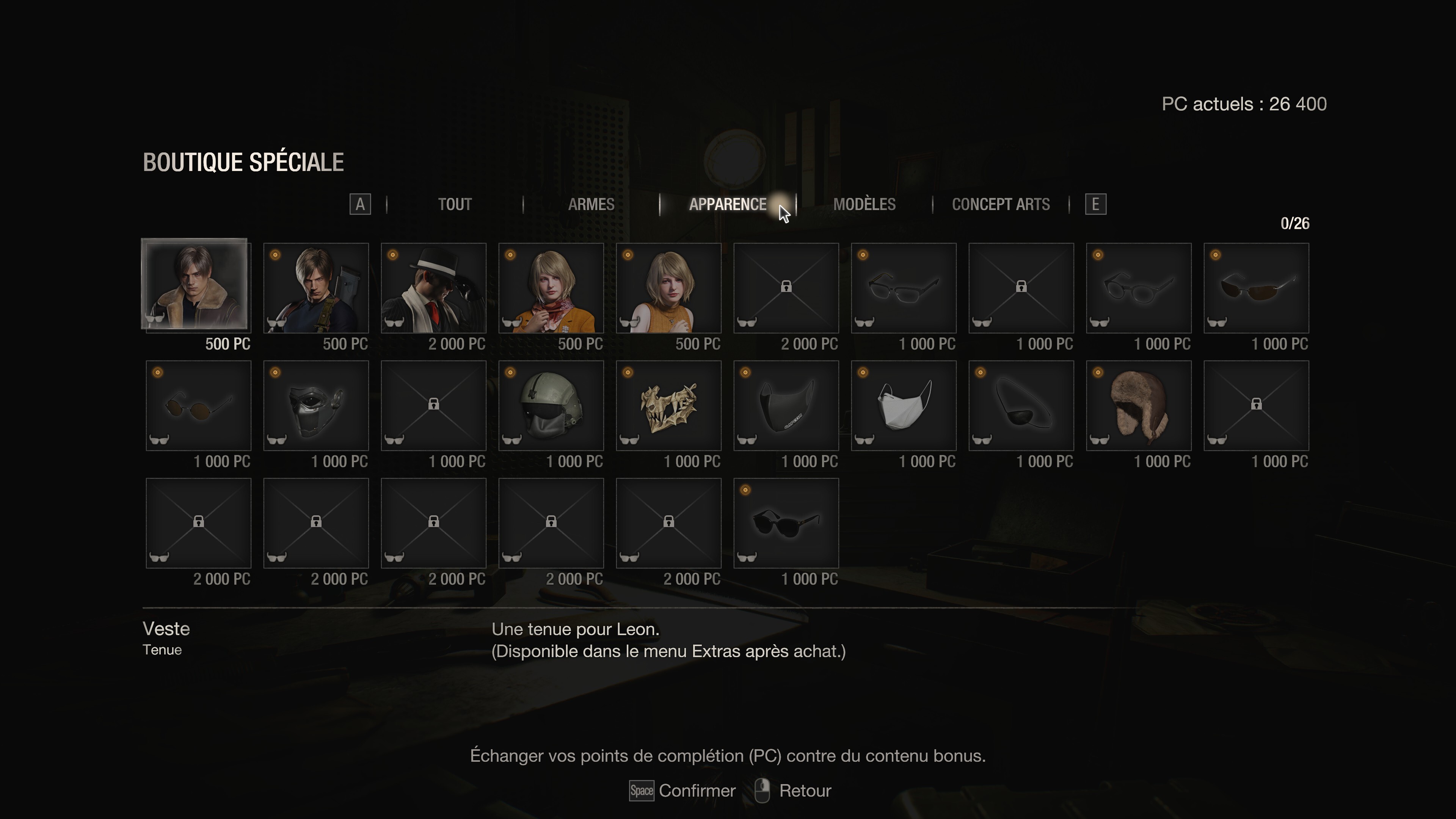
Task: Open the ARMES category tab
Action: [591, 204]
